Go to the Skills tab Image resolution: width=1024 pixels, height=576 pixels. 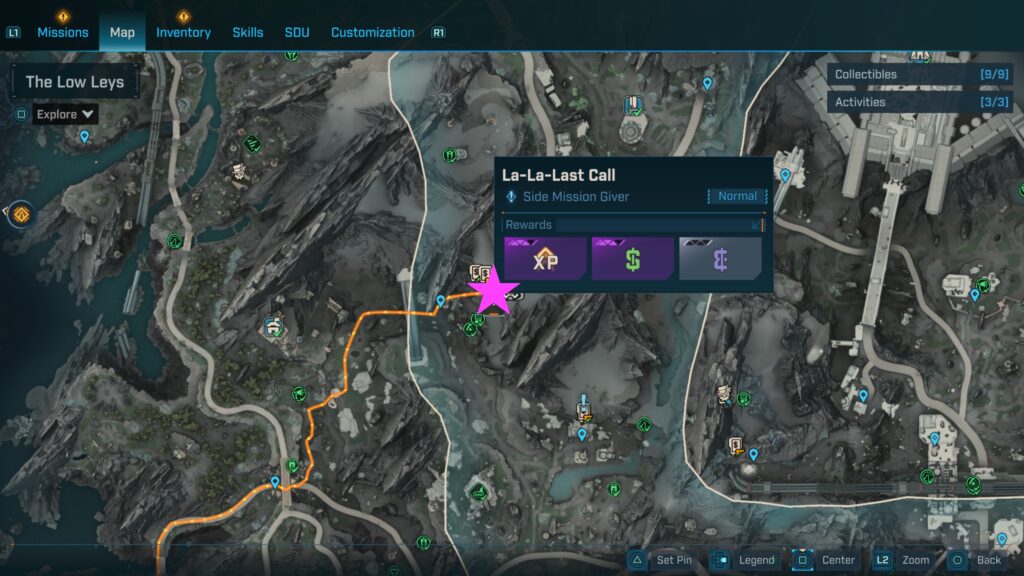point(248,32)
